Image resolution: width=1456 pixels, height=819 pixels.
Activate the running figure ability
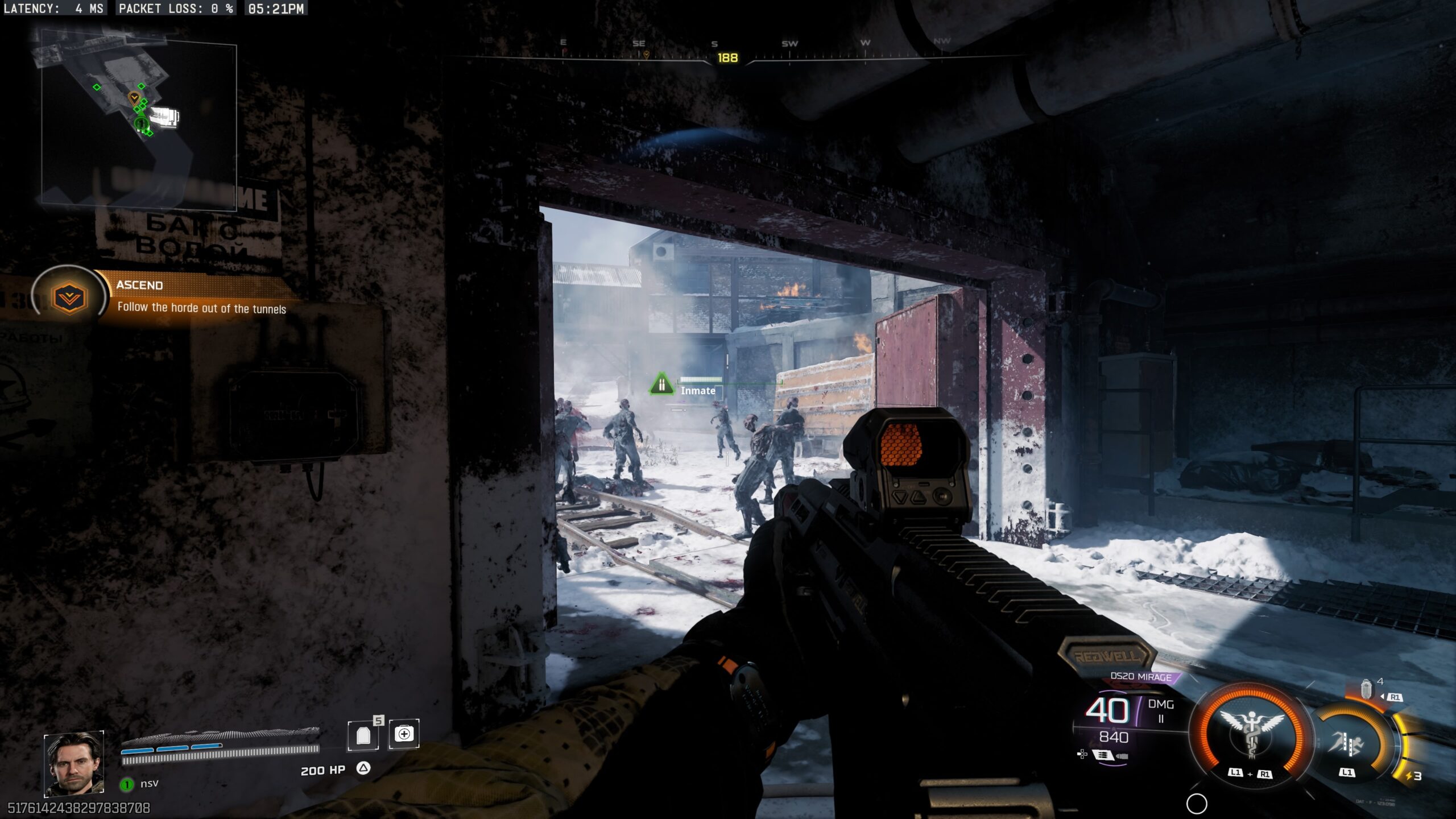[x=1348, y=743]
